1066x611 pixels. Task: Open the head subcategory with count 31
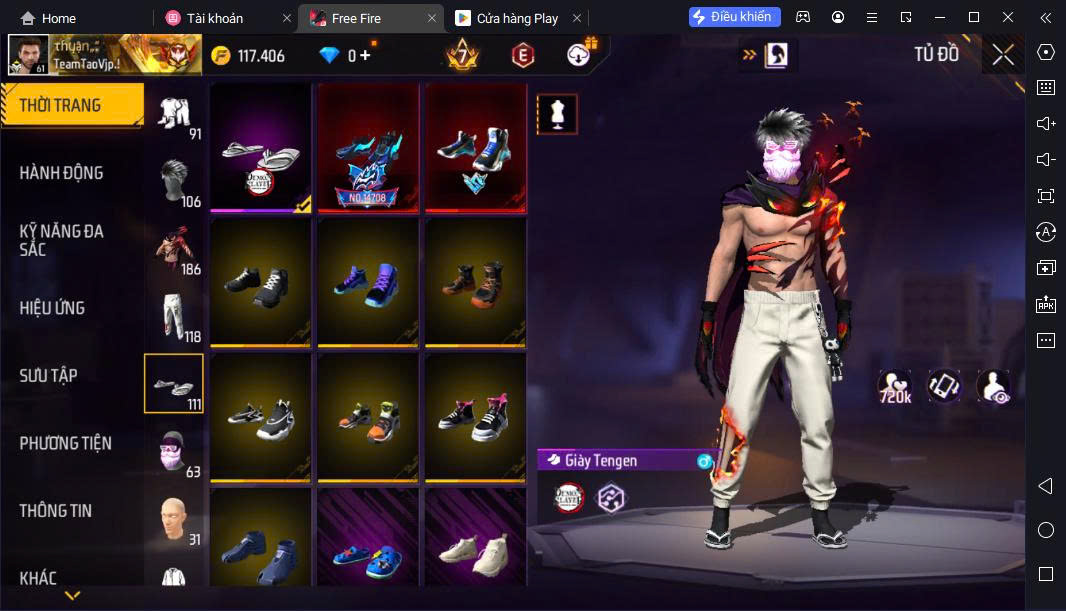click(175, 520)
